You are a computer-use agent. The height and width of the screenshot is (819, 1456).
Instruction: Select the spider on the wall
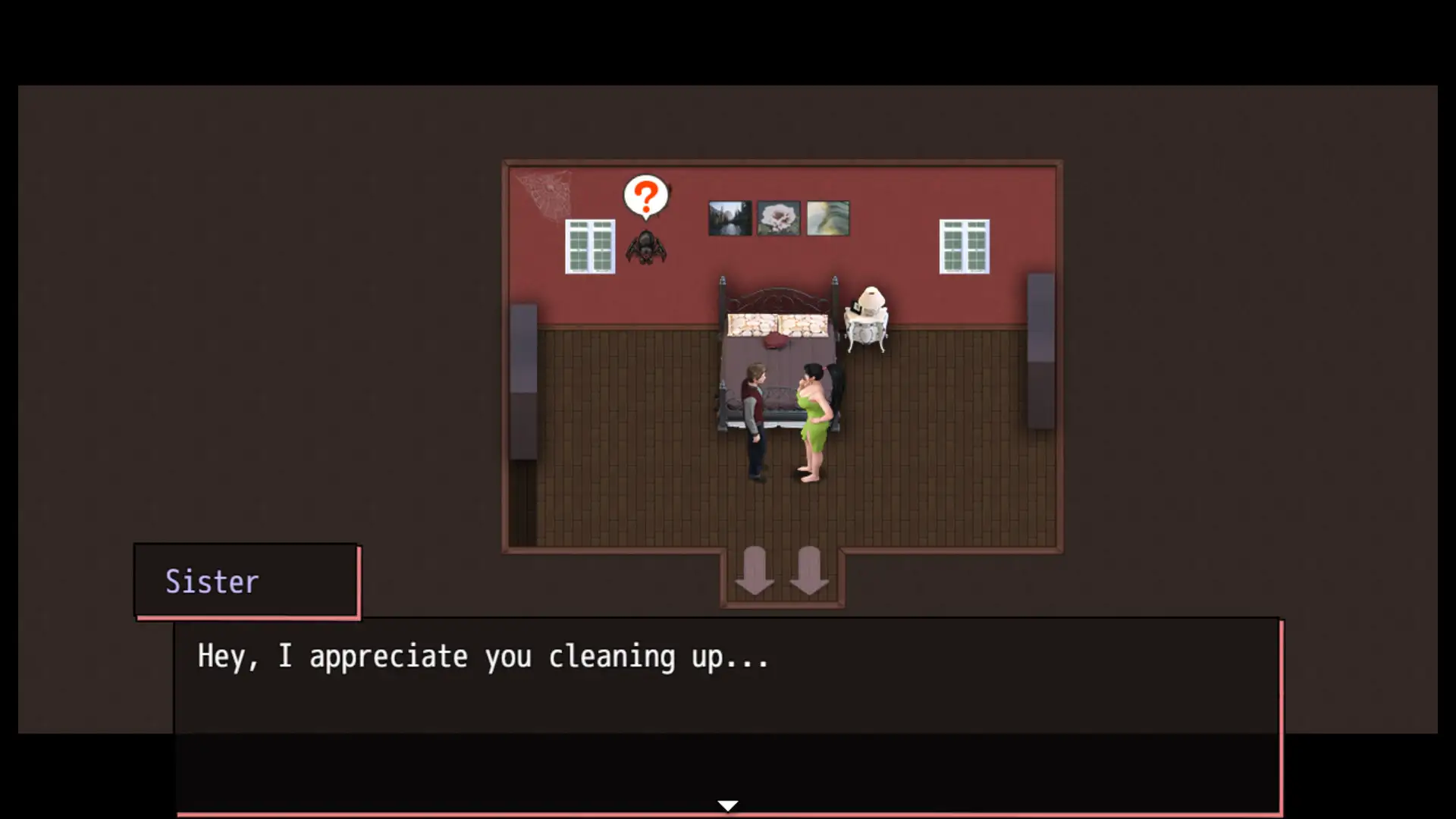coord(645,249)
